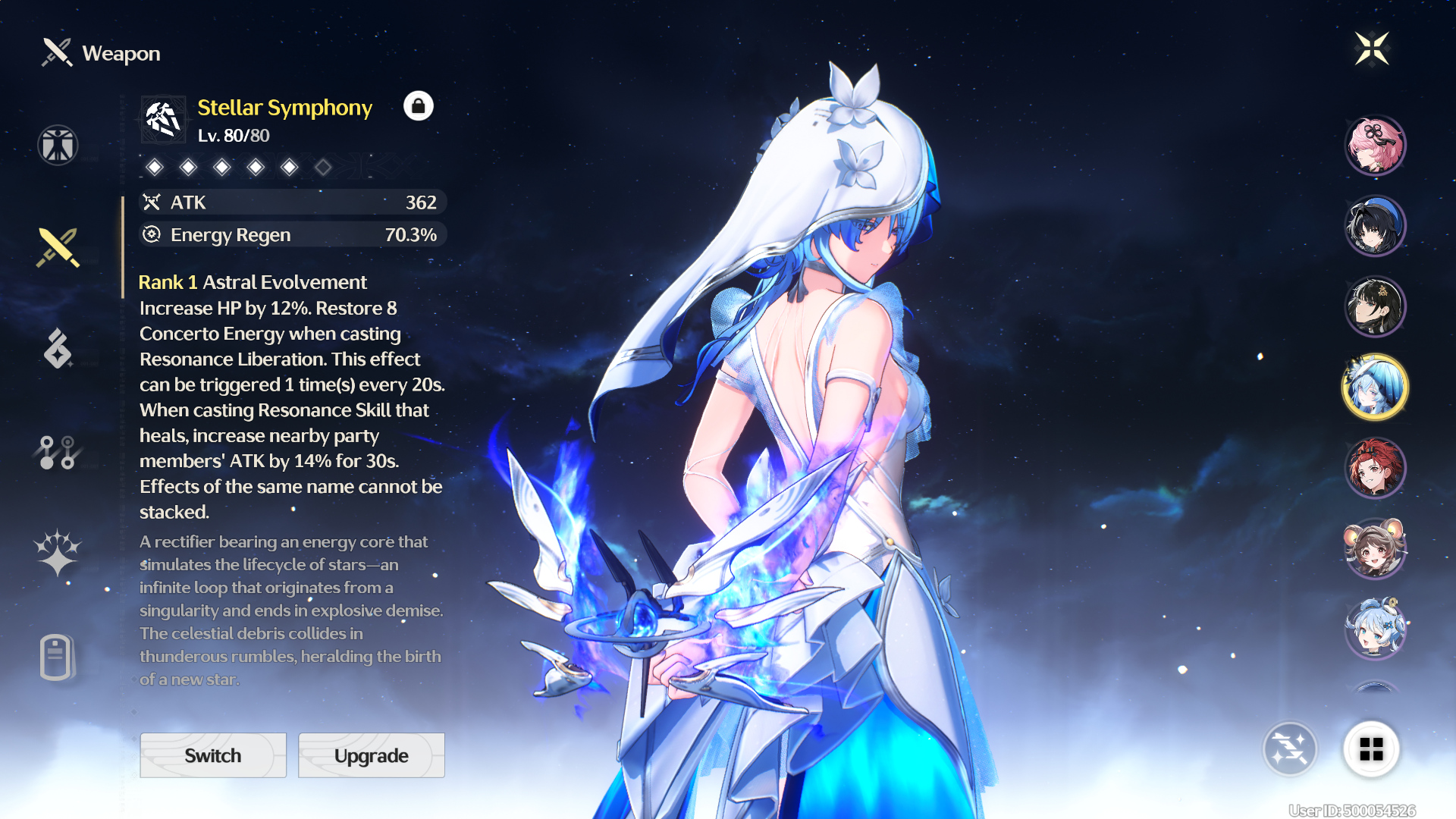The height and width of the screenshot is (819, 1456).
Task: Click the sparkle swap icon button
Action: [x=1289, y=749]
